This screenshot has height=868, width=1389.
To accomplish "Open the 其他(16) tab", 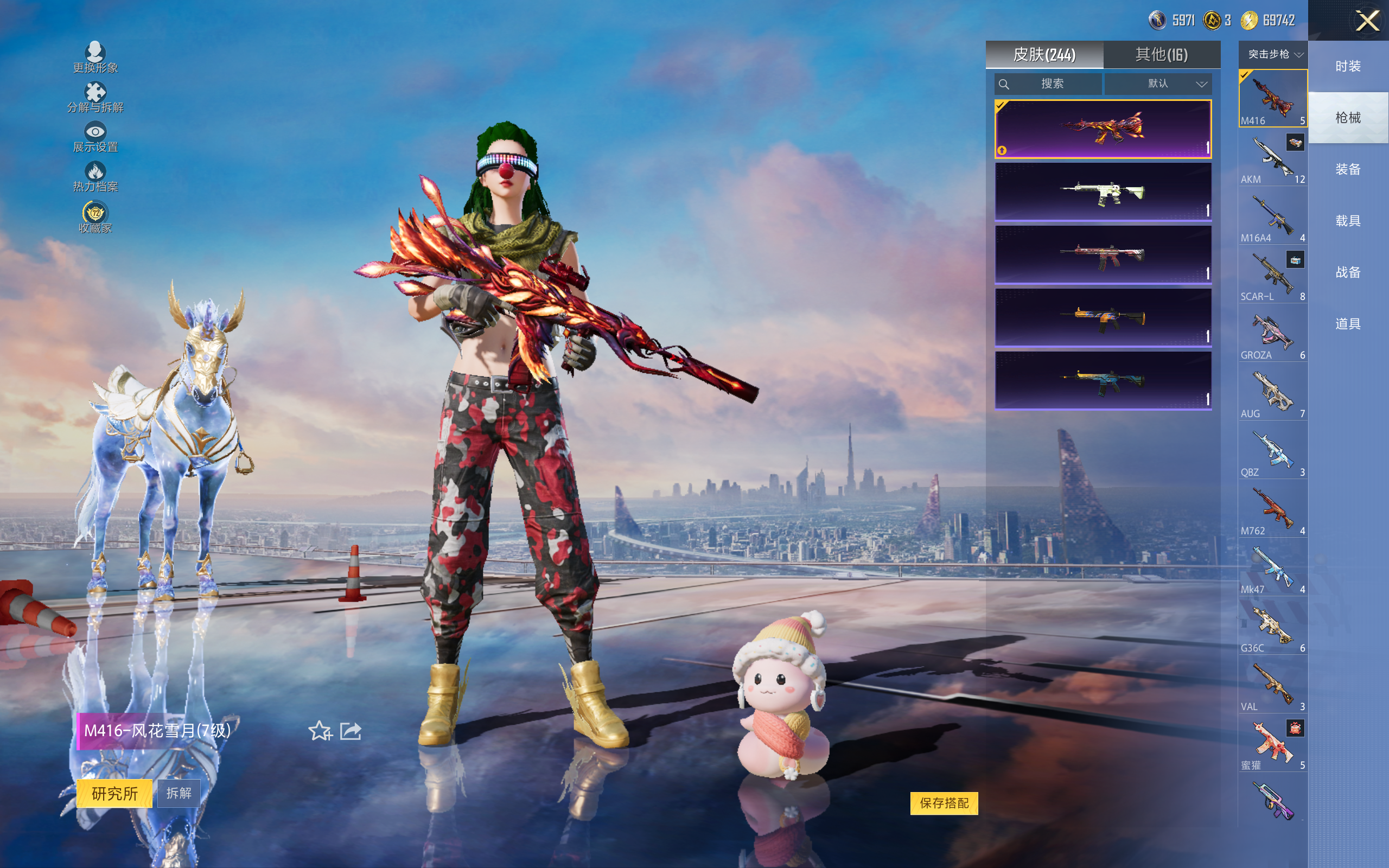I will (1161, 55).
